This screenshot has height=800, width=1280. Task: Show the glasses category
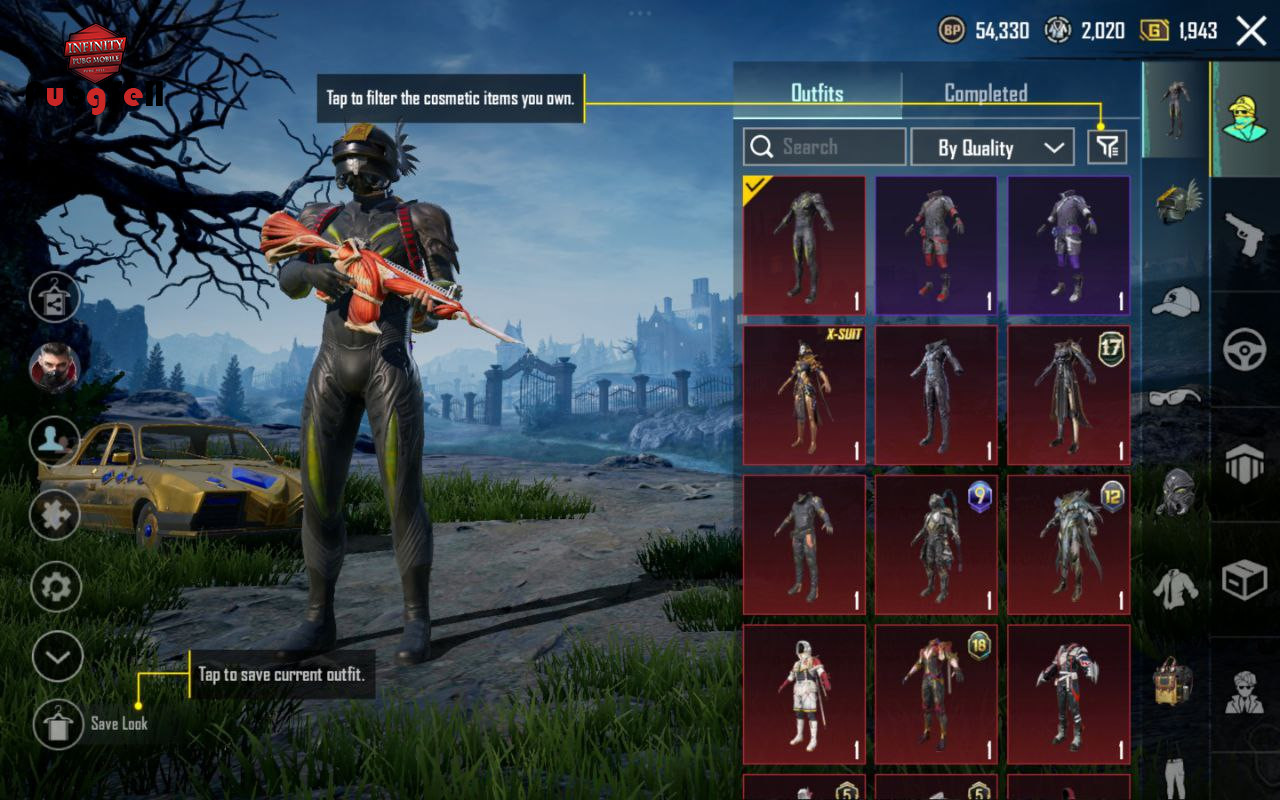click(x=1176, y=397)
